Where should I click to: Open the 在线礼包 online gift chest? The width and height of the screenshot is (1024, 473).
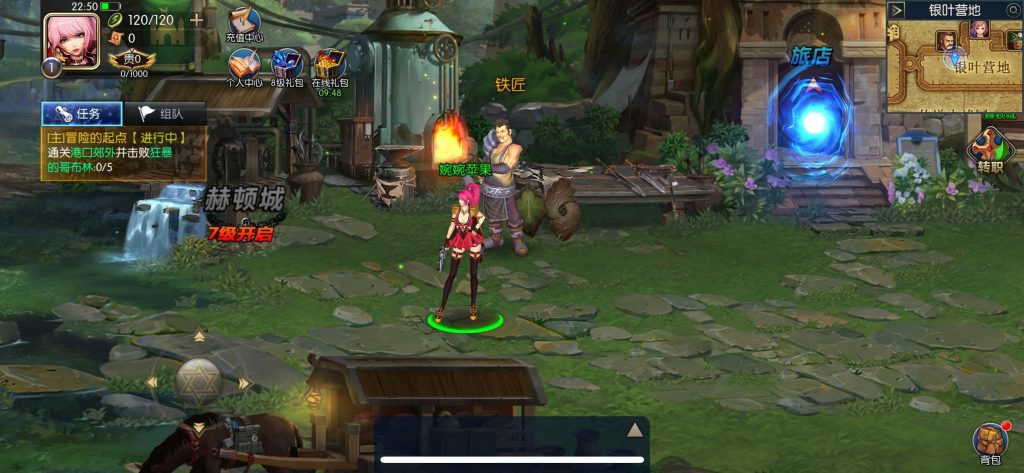point(329,66)
